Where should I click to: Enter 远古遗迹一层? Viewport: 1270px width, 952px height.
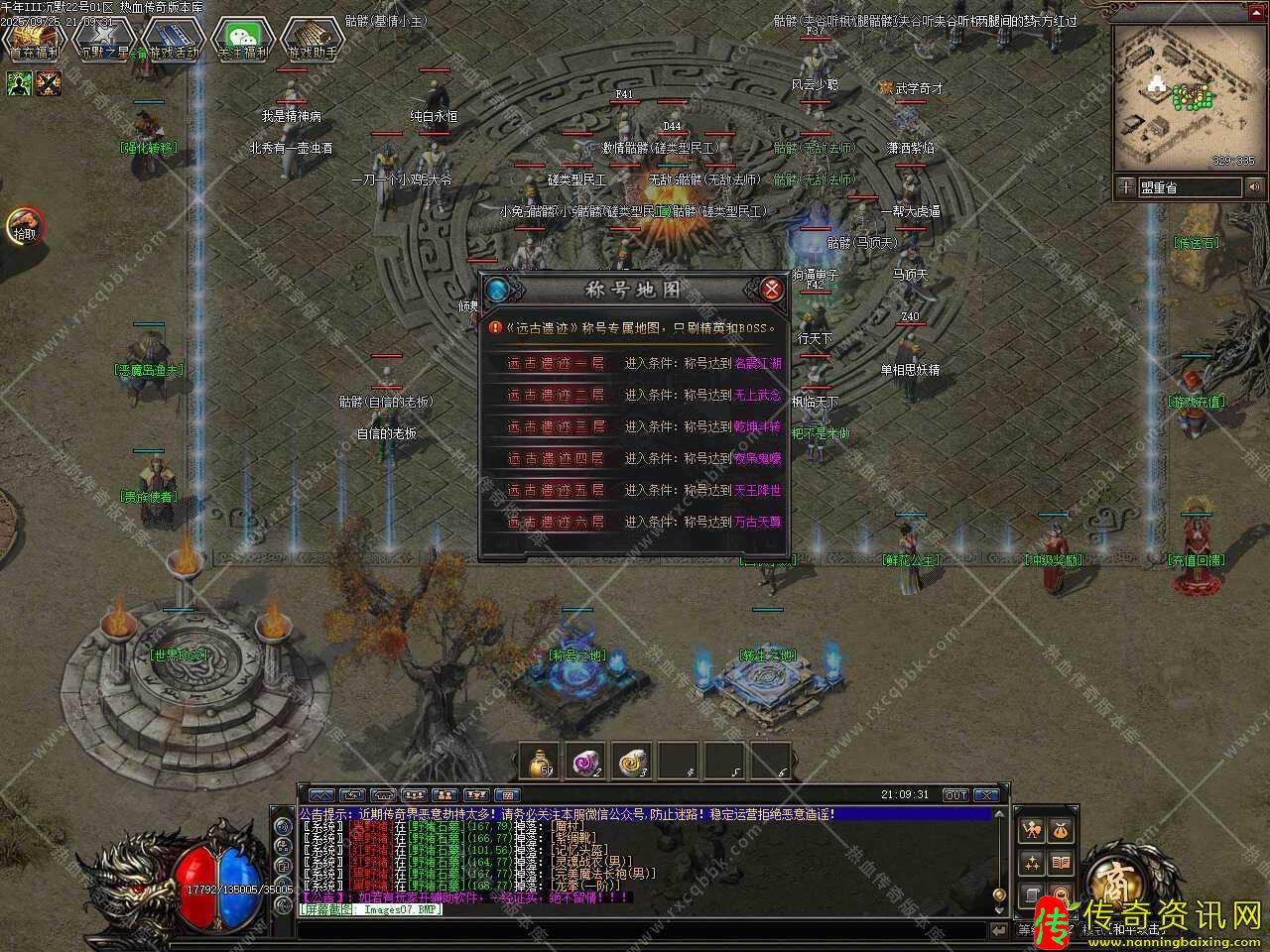[x=556, y=363]
